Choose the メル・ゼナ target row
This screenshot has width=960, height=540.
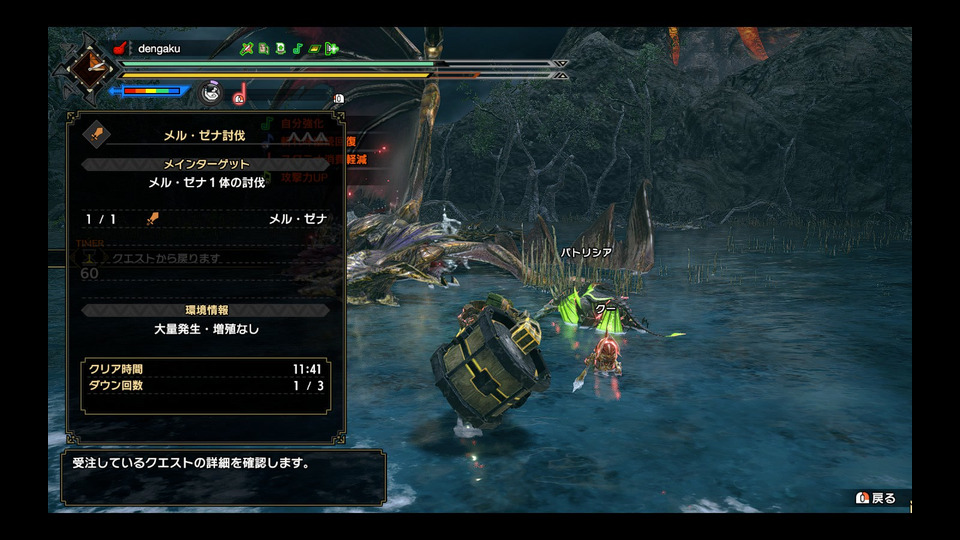pos(205,218)
